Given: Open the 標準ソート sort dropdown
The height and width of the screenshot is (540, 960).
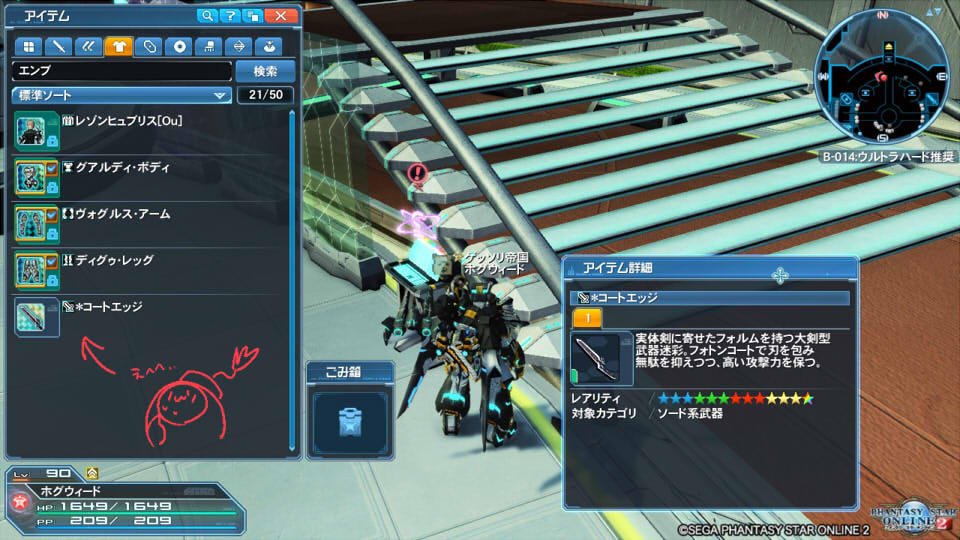Looking at the screenshot, I should point(121,95).
